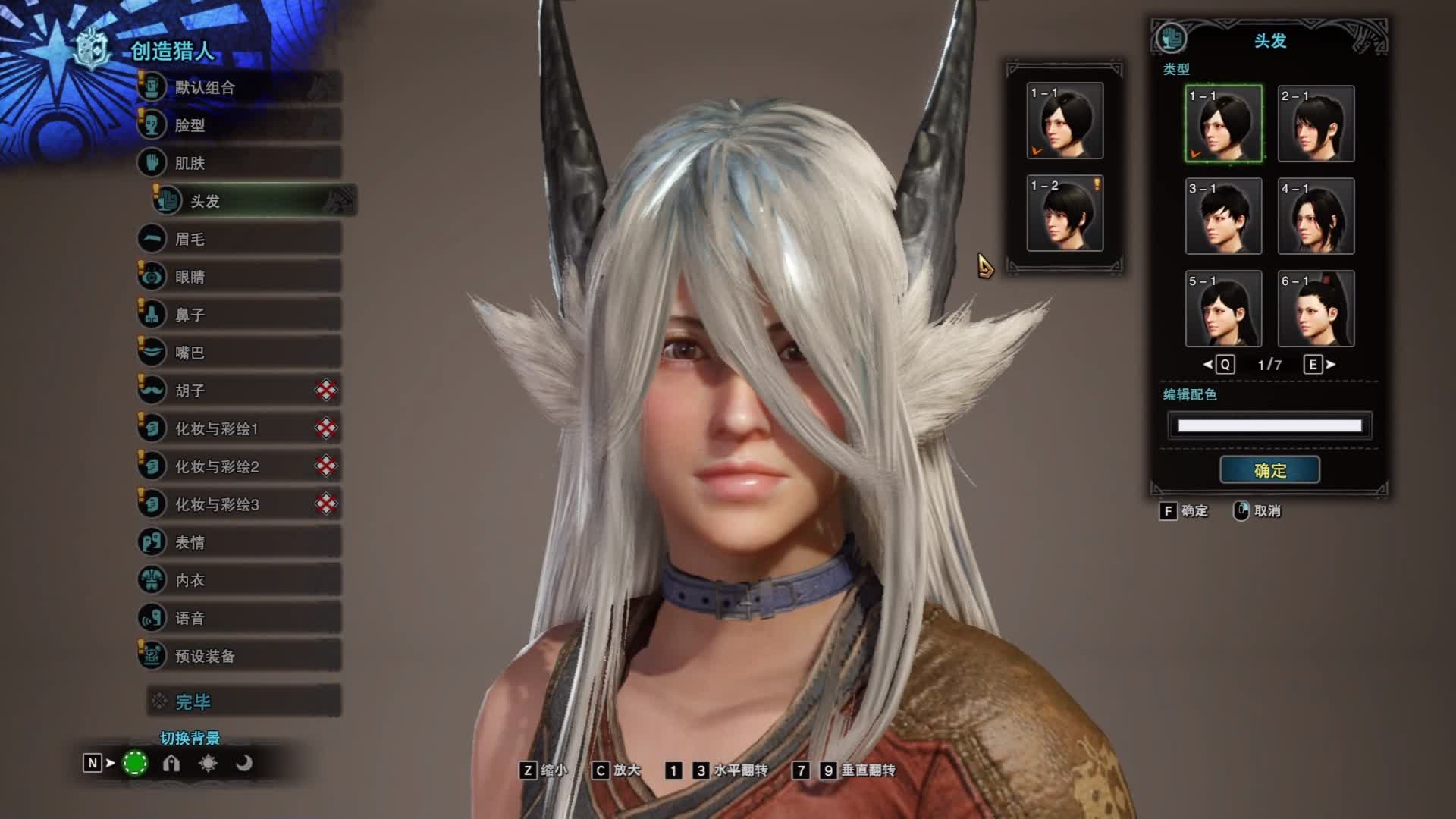This screenshot has height=819, width=1456.
Task: Open the 眼睛 eyes settings
Action: (239, 277)
